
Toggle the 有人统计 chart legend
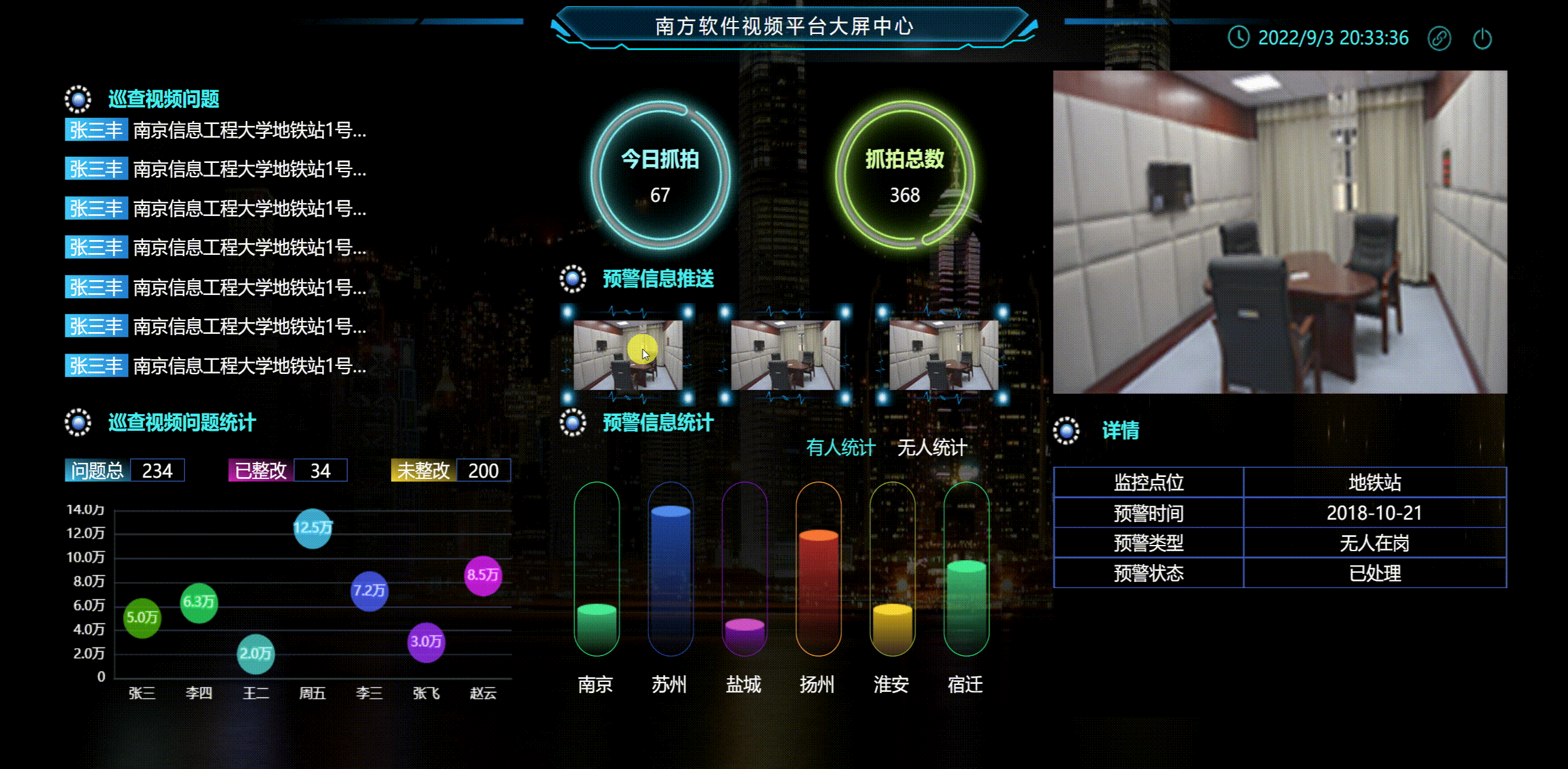[841, 448]
